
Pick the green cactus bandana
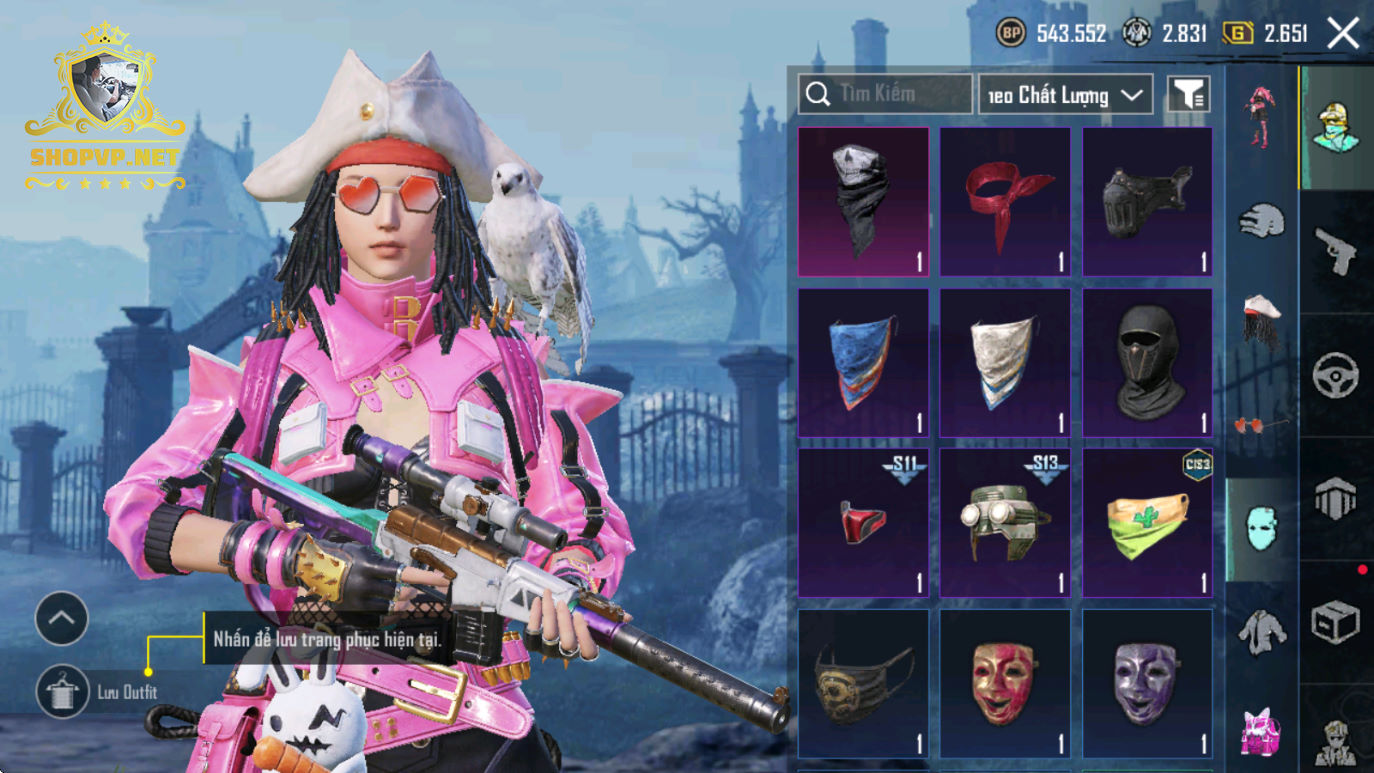[1147, 522]
